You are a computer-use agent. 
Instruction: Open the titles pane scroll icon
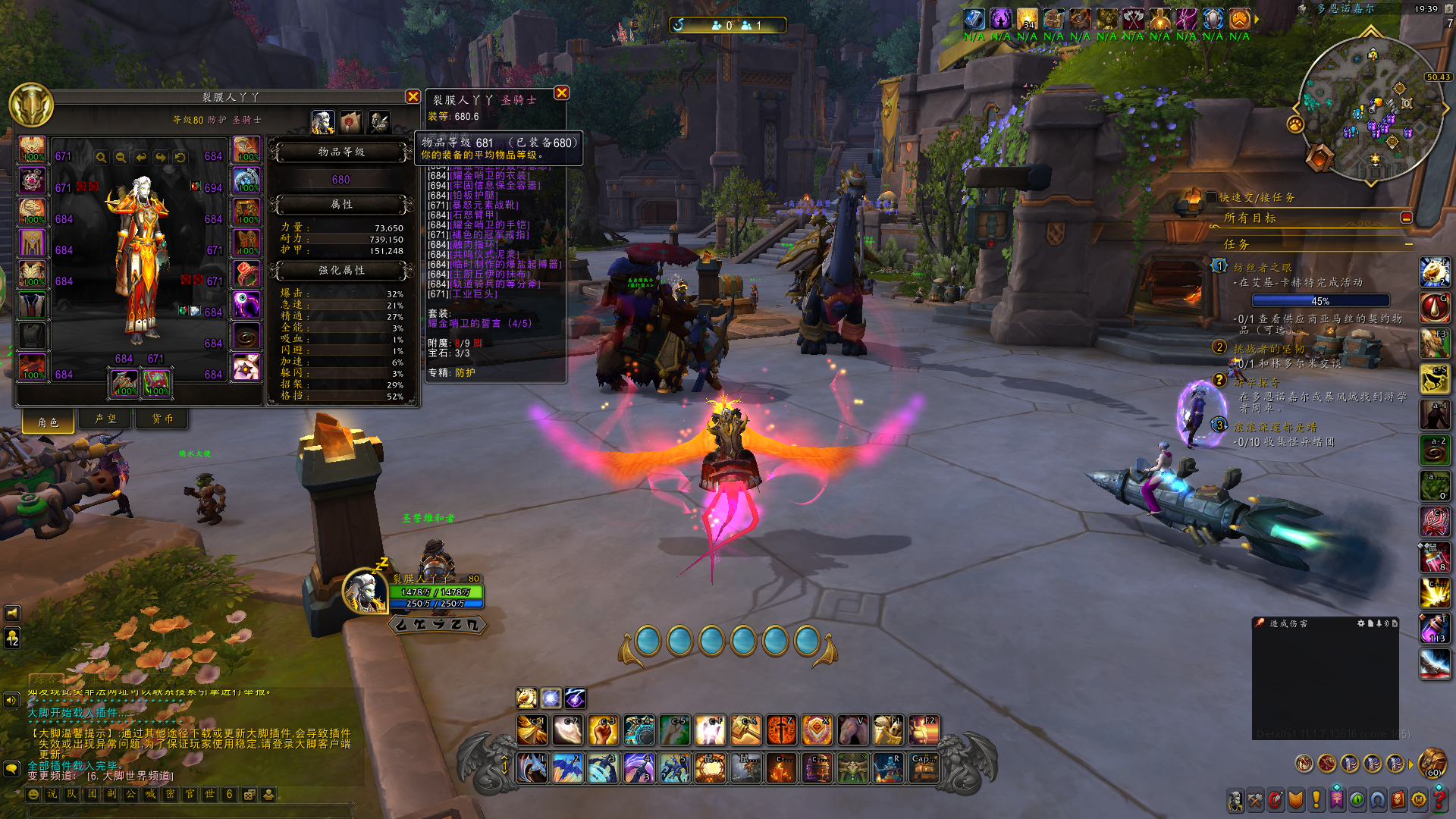coord(350,121)
